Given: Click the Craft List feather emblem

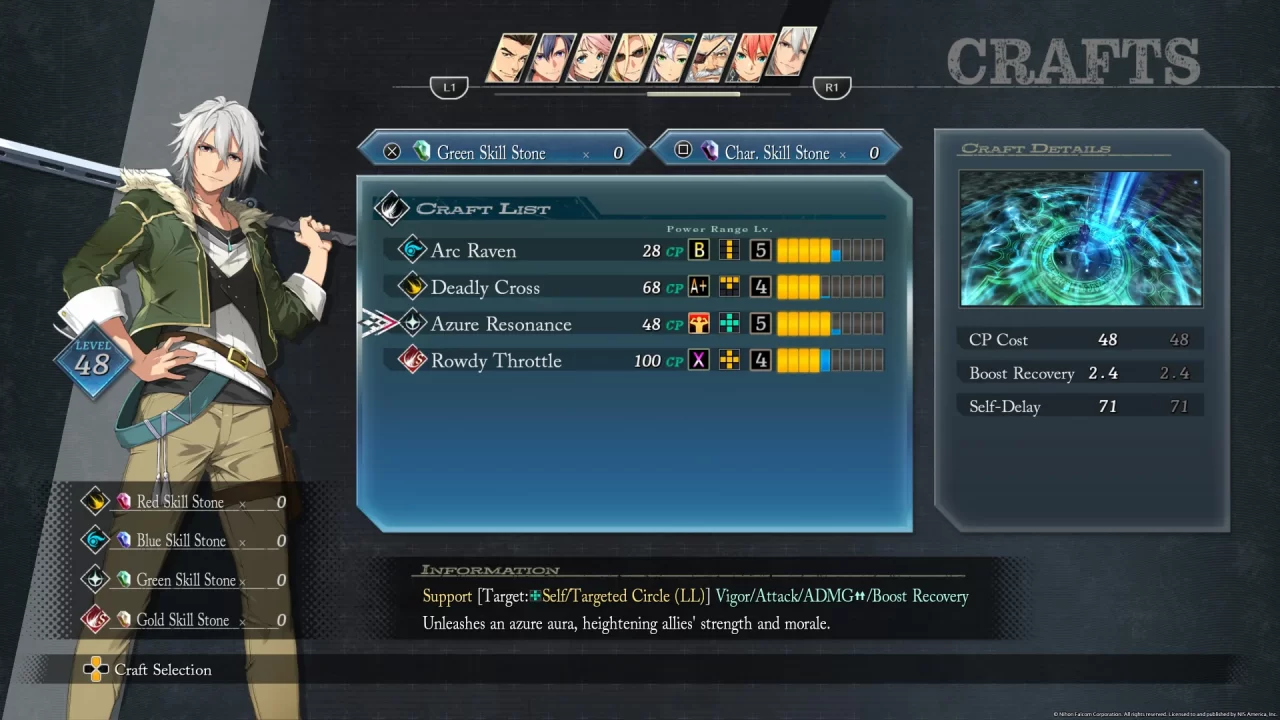Looking at the screenshot, I should [392, 208].
